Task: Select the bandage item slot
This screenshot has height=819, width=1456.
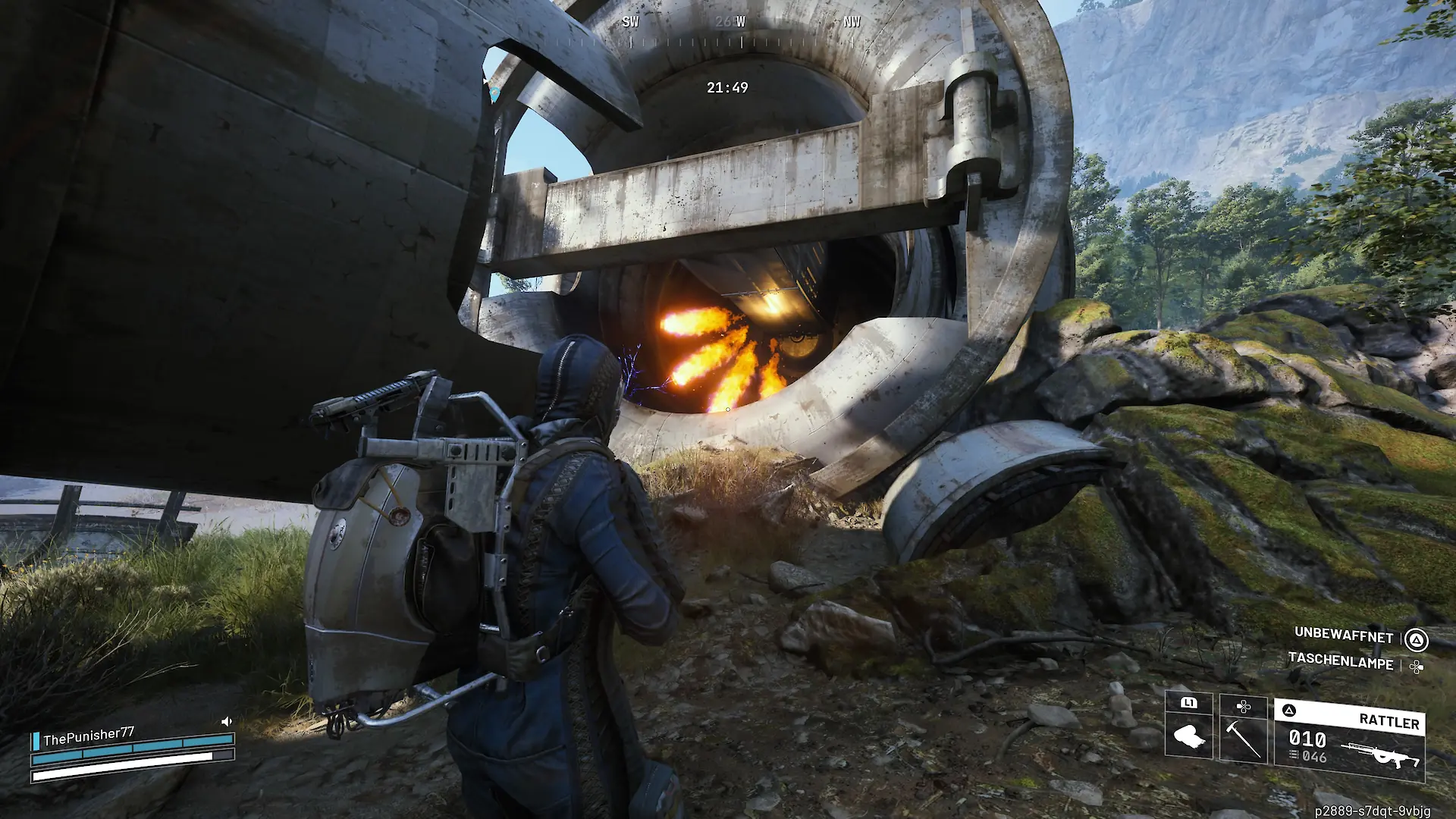Action: [1188, 726]
